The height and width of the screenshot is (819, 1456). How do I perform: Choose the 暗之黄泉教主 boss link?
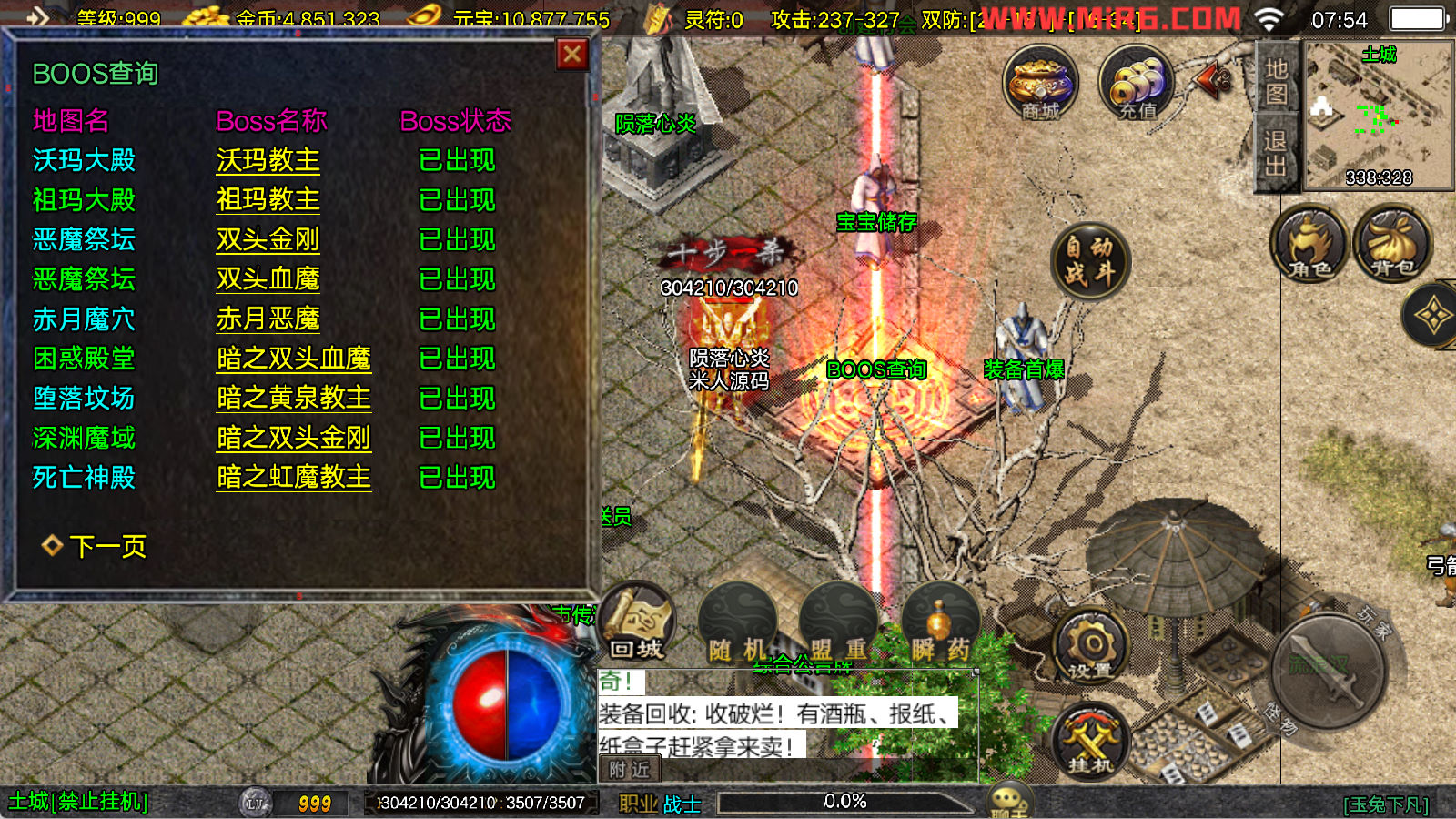pos(293,399)
